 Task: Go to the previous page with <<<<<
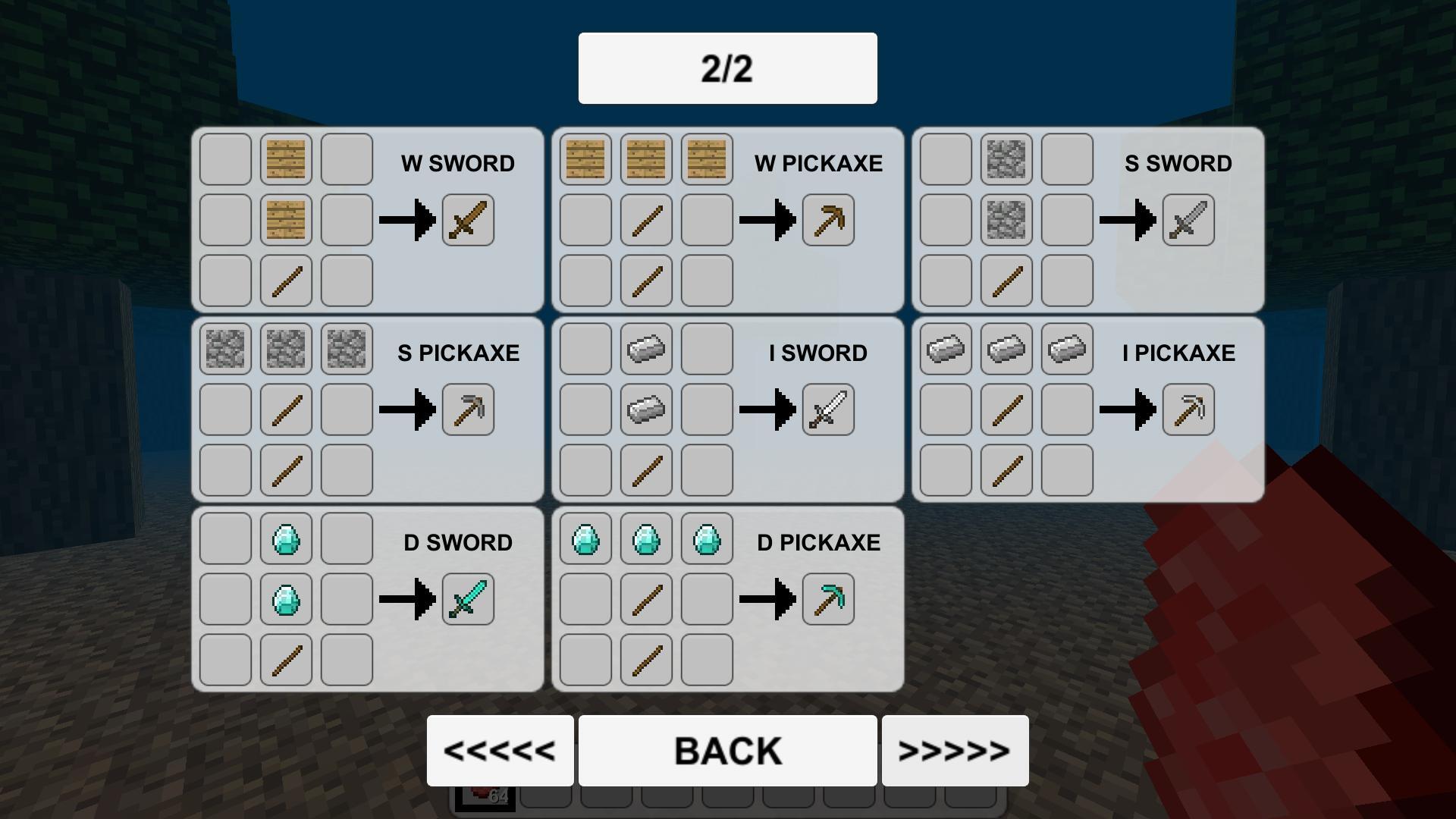pyautogui.click(x=500, y=749)
